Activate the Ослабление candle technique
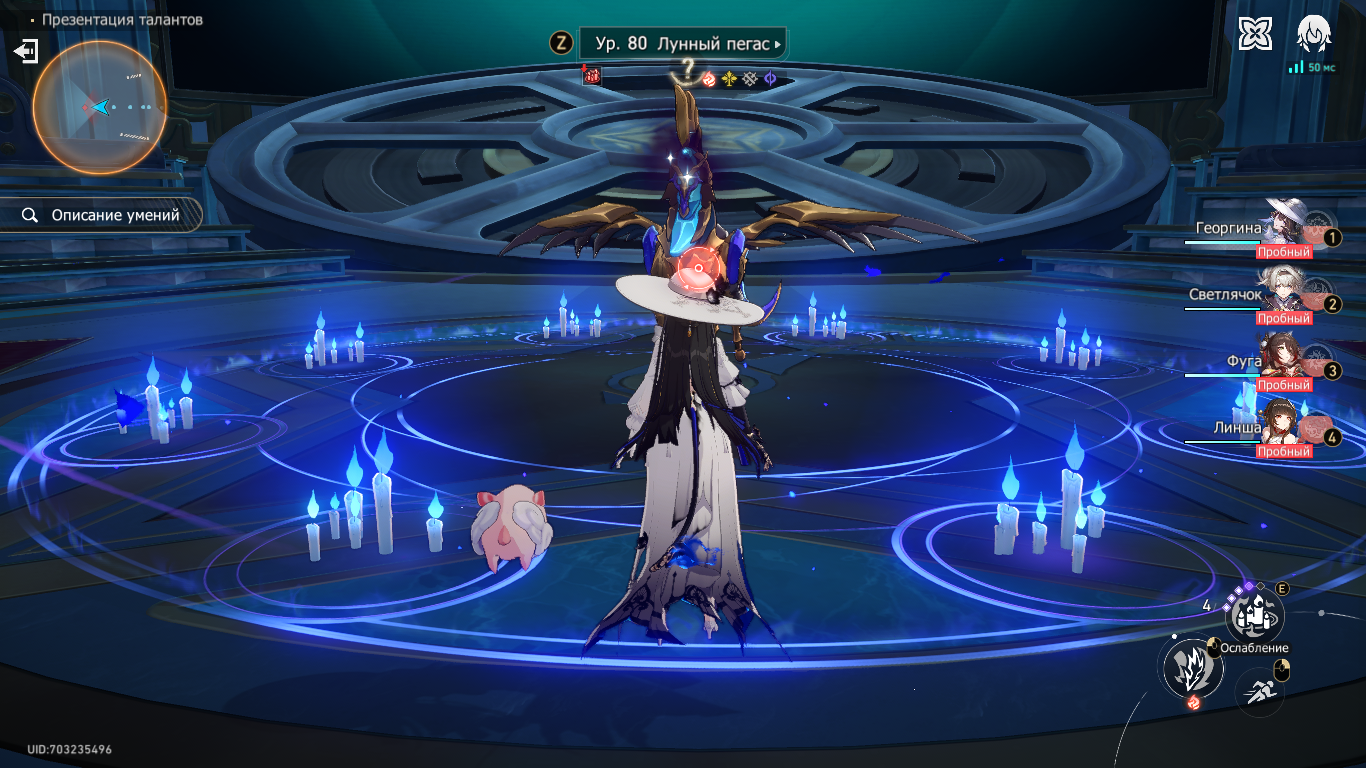Screen dimensions: 1366x768 1254,617
